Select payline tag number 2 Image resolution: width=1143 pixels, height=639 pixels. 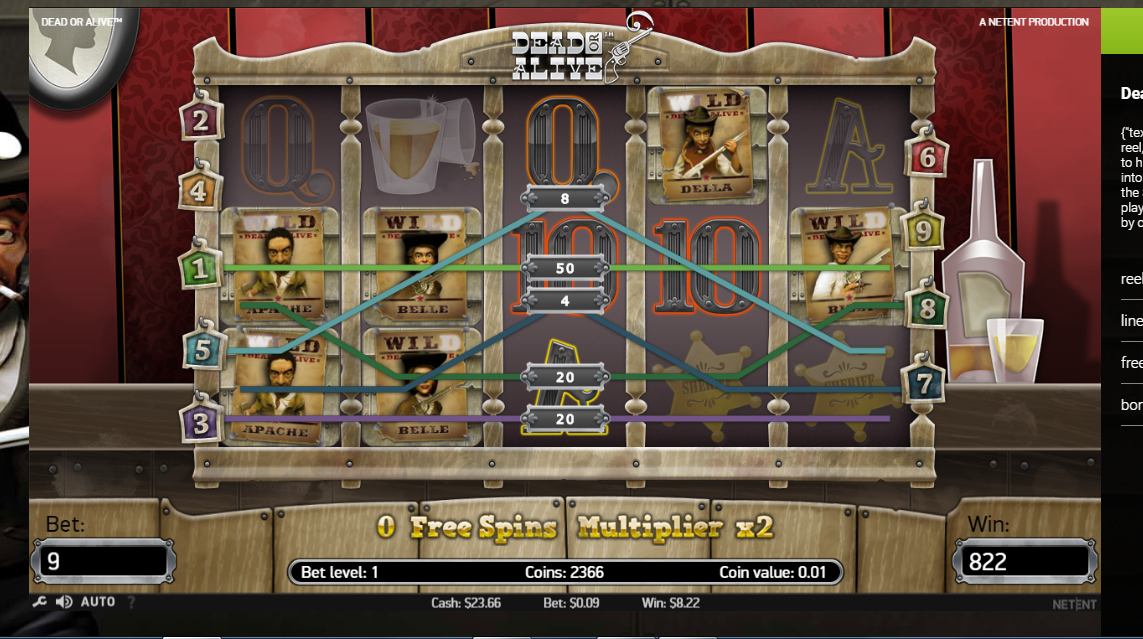pos(200,121)
